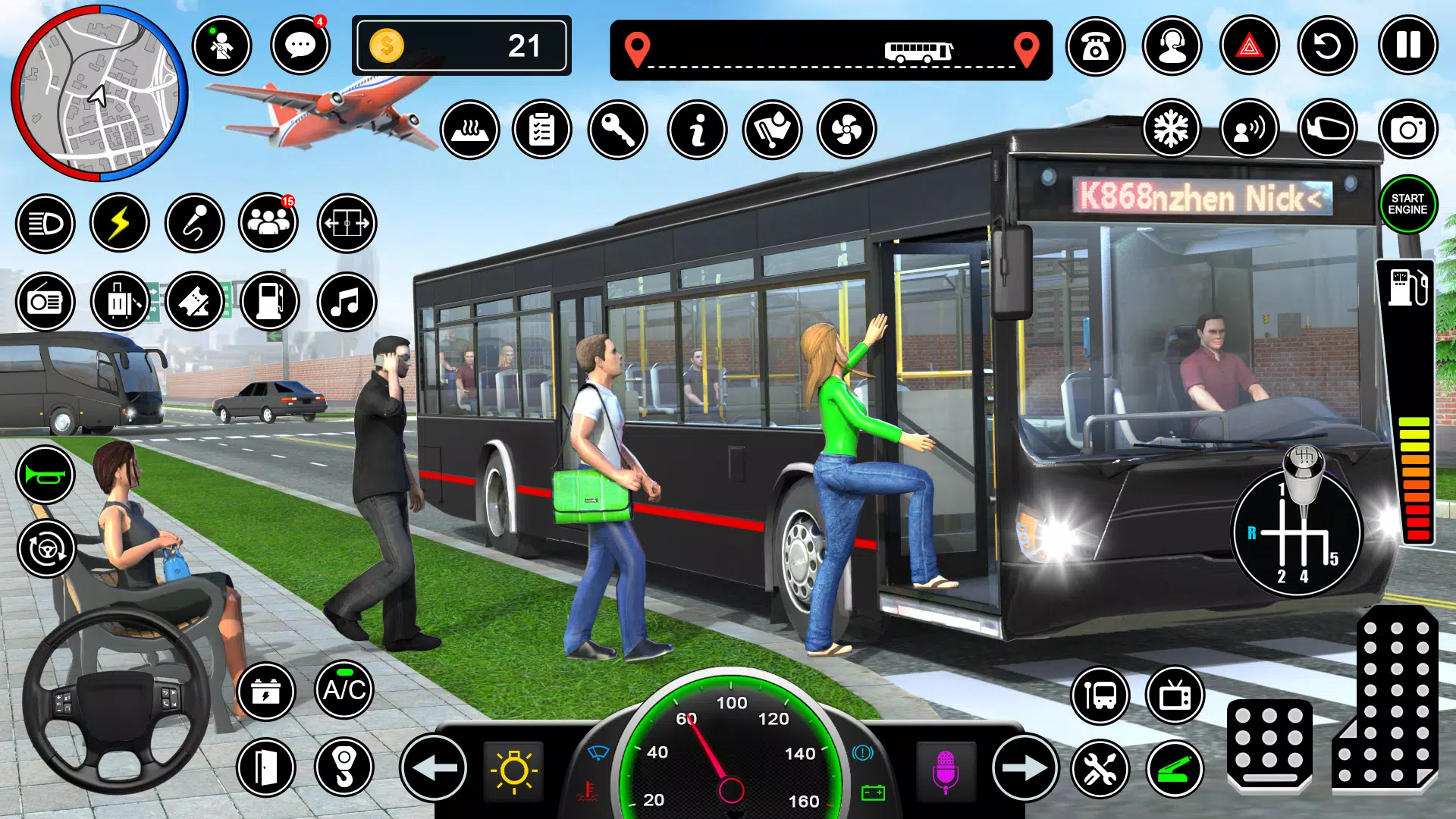Tap the snowflake air conditioning icon
The height and width of the screenshot is (819, 1456).
click(1171, 129)
